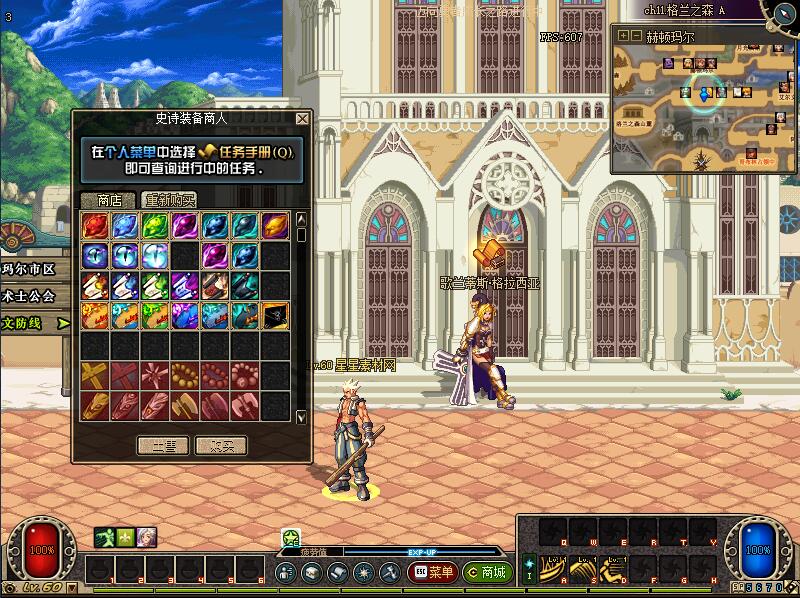The image size is (800, 598).
Task: Click the 购买 buy button
Action: coord(221,445)
